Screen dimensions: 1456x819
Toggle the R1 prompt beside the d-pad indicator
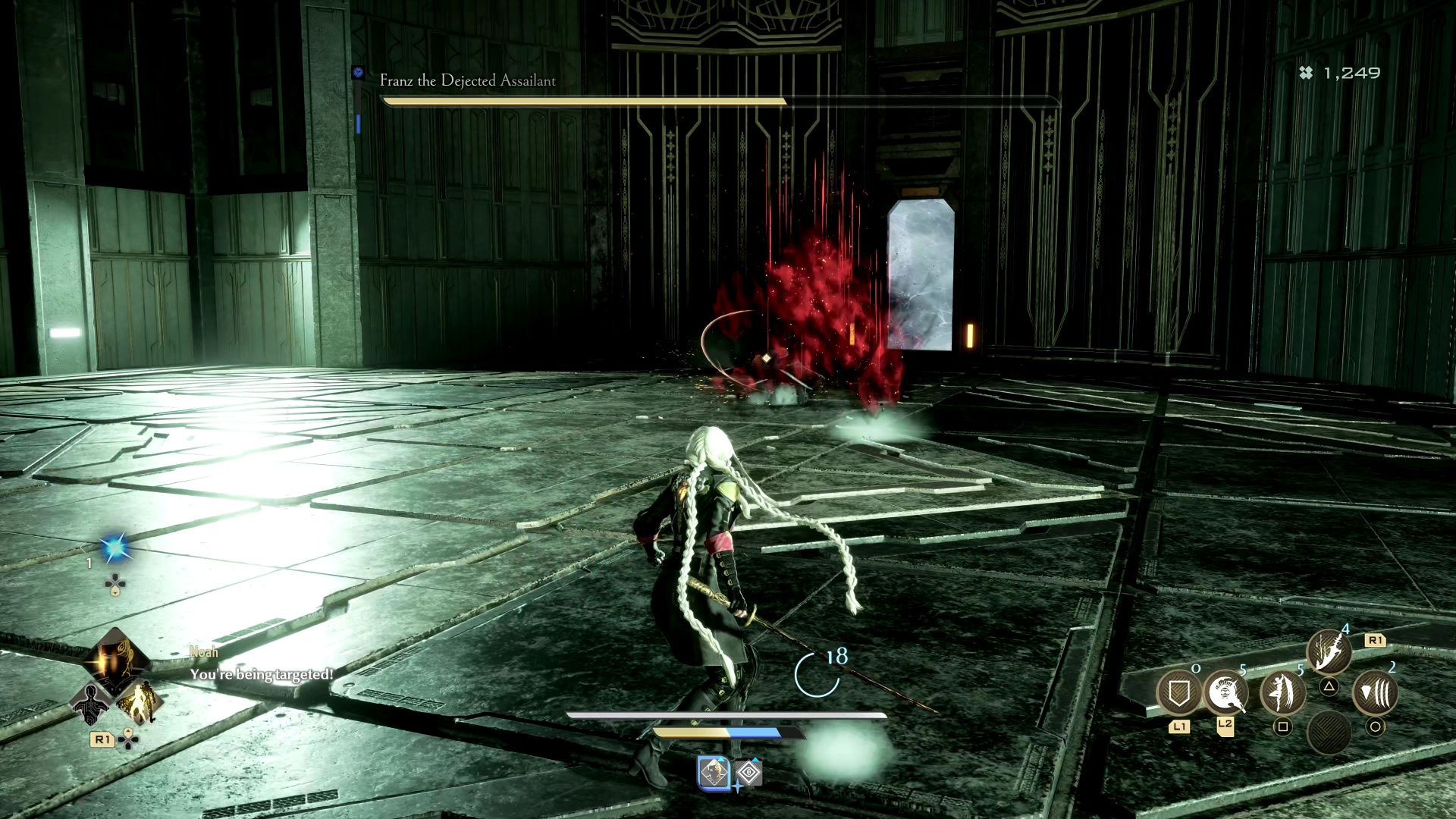(102, 740)
